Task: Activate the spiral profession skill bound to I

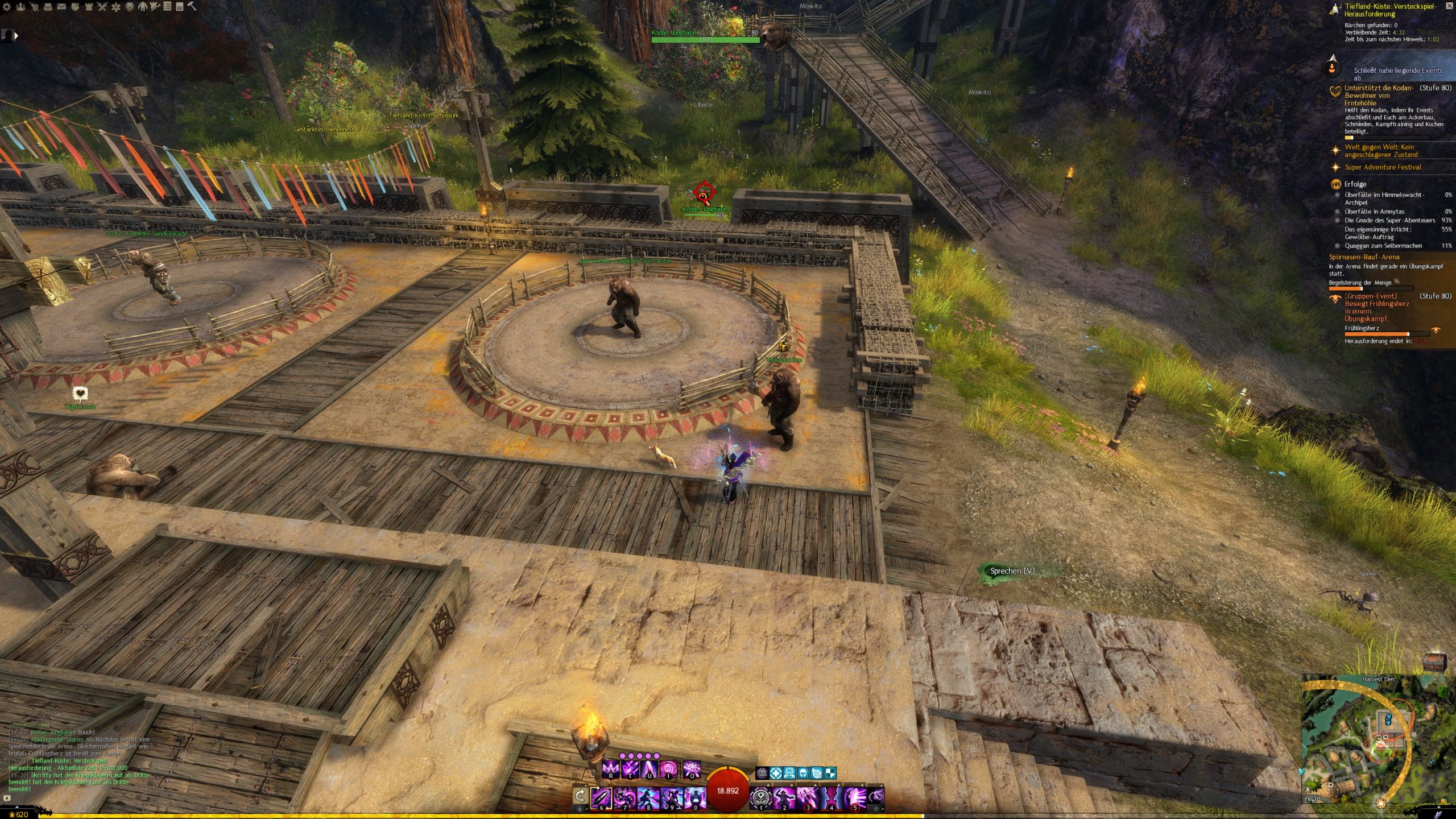Action: coord(668,770)
